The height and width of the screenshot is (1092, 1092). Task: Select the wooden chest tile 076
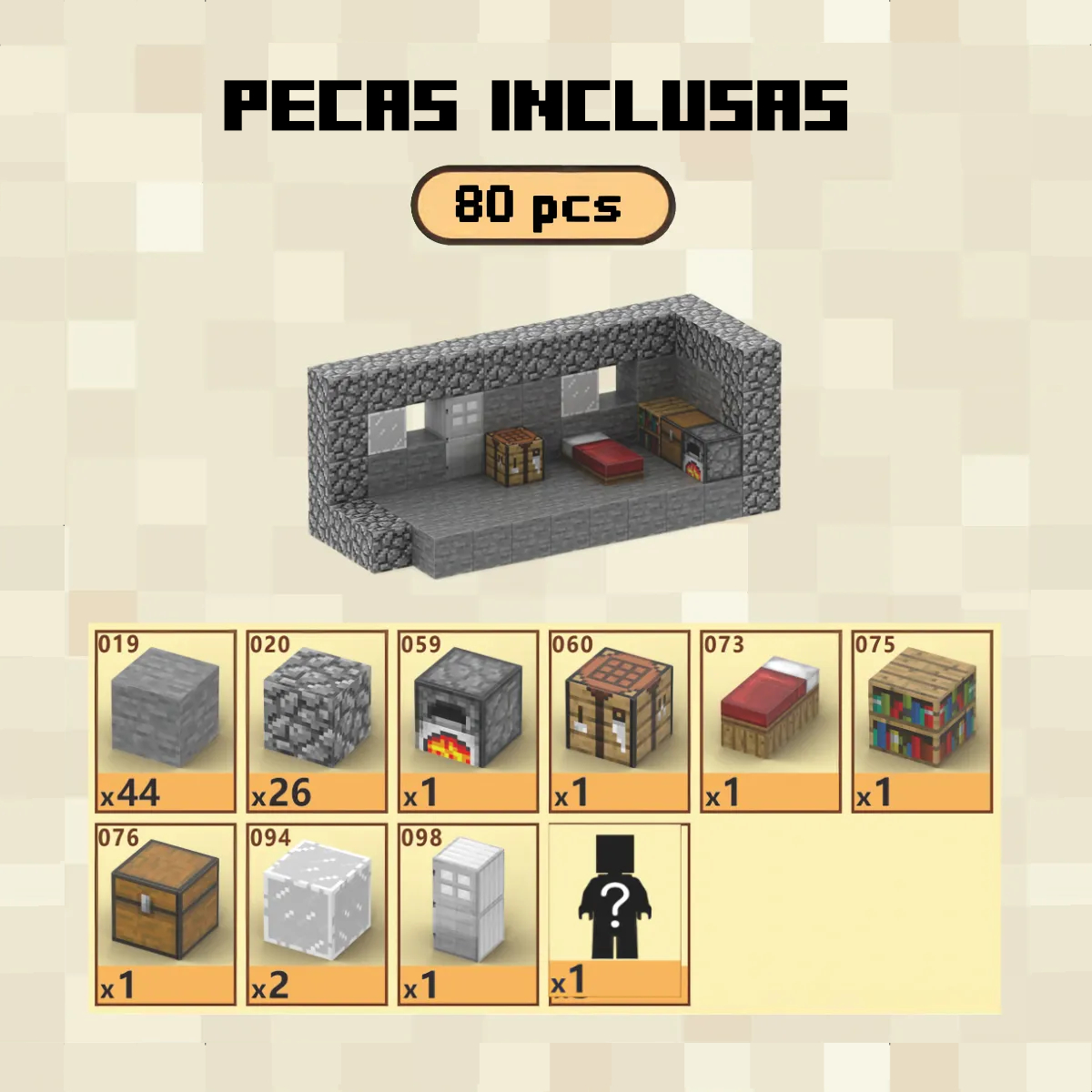165,913
